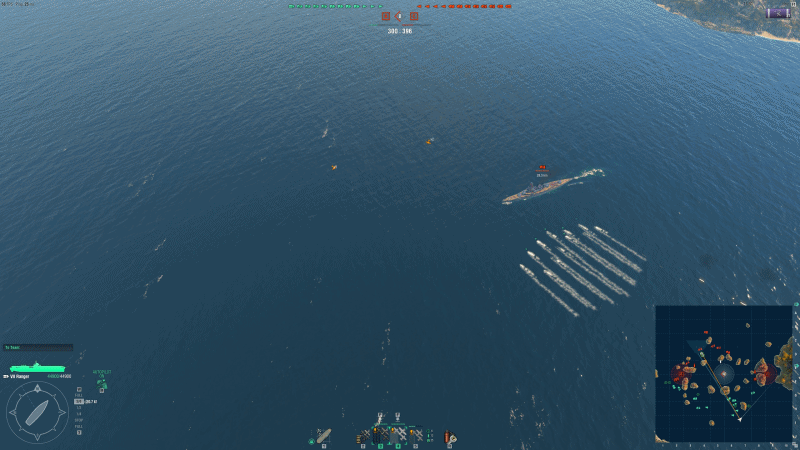Choose the second highlighted squadron slot

pos(381,435)
